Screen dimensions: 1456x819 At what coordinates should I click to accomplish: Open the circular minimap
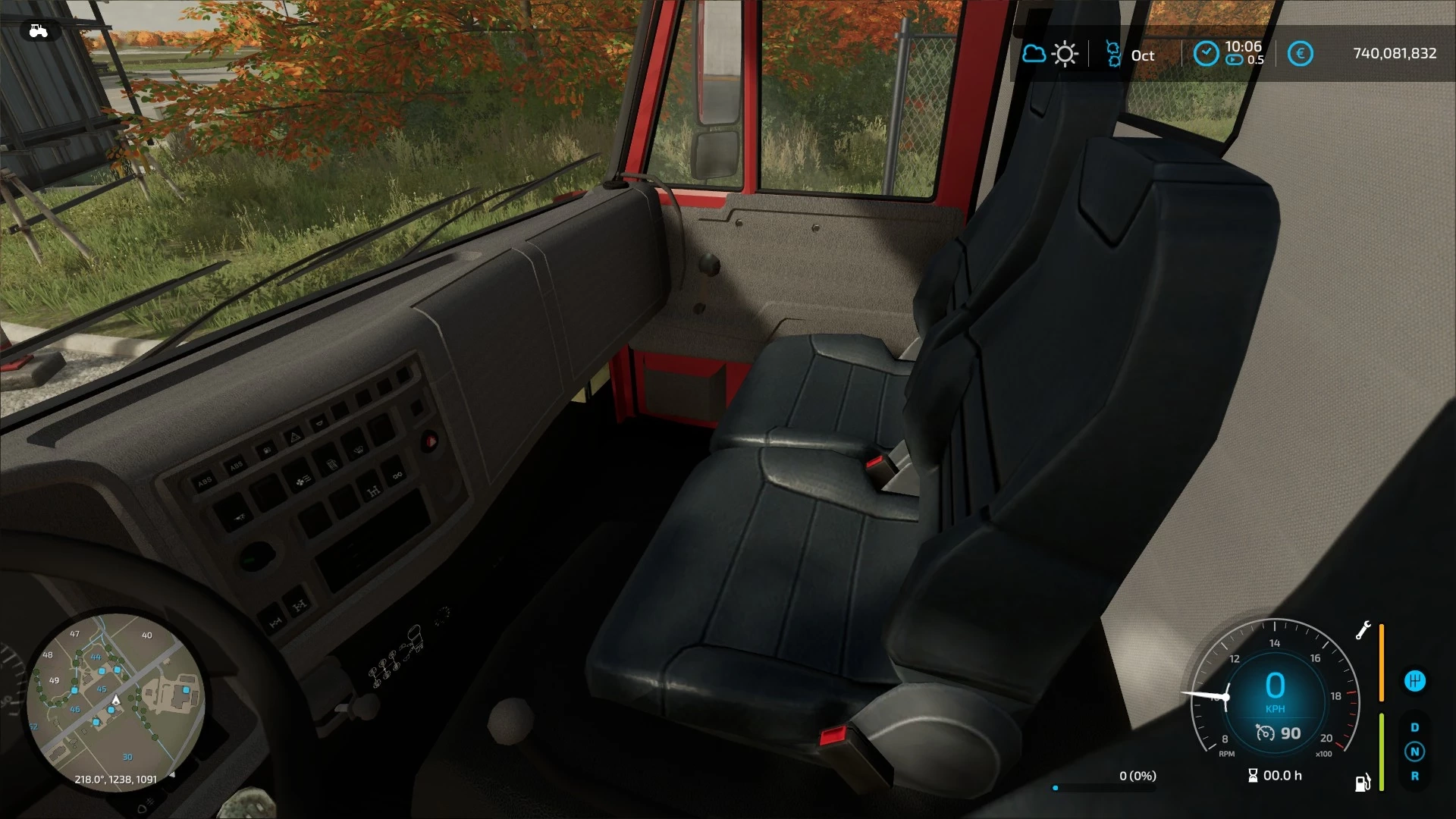click(115, 701)
